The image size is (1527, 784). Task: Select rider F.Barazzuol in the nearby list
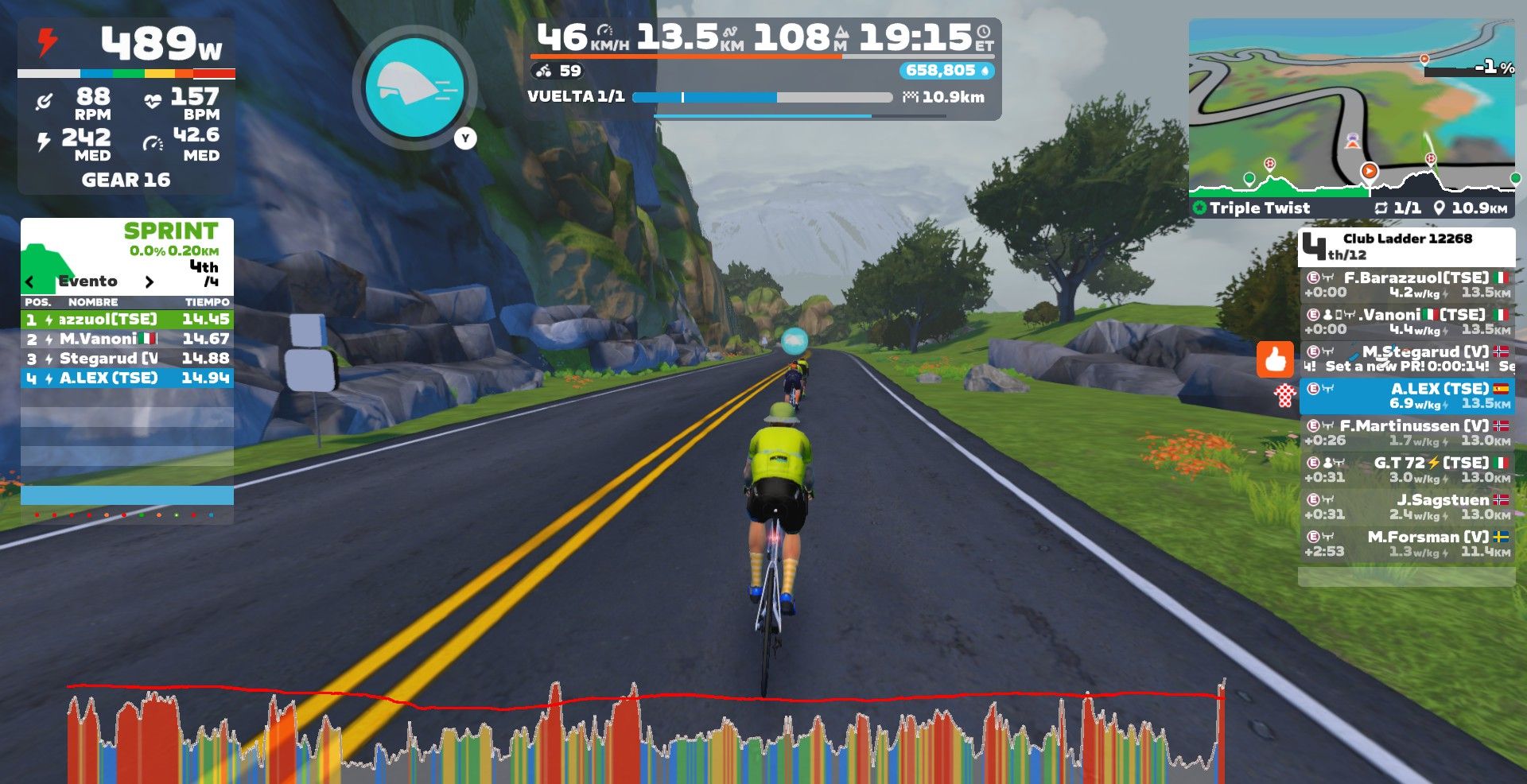[x=1406, y=285]
